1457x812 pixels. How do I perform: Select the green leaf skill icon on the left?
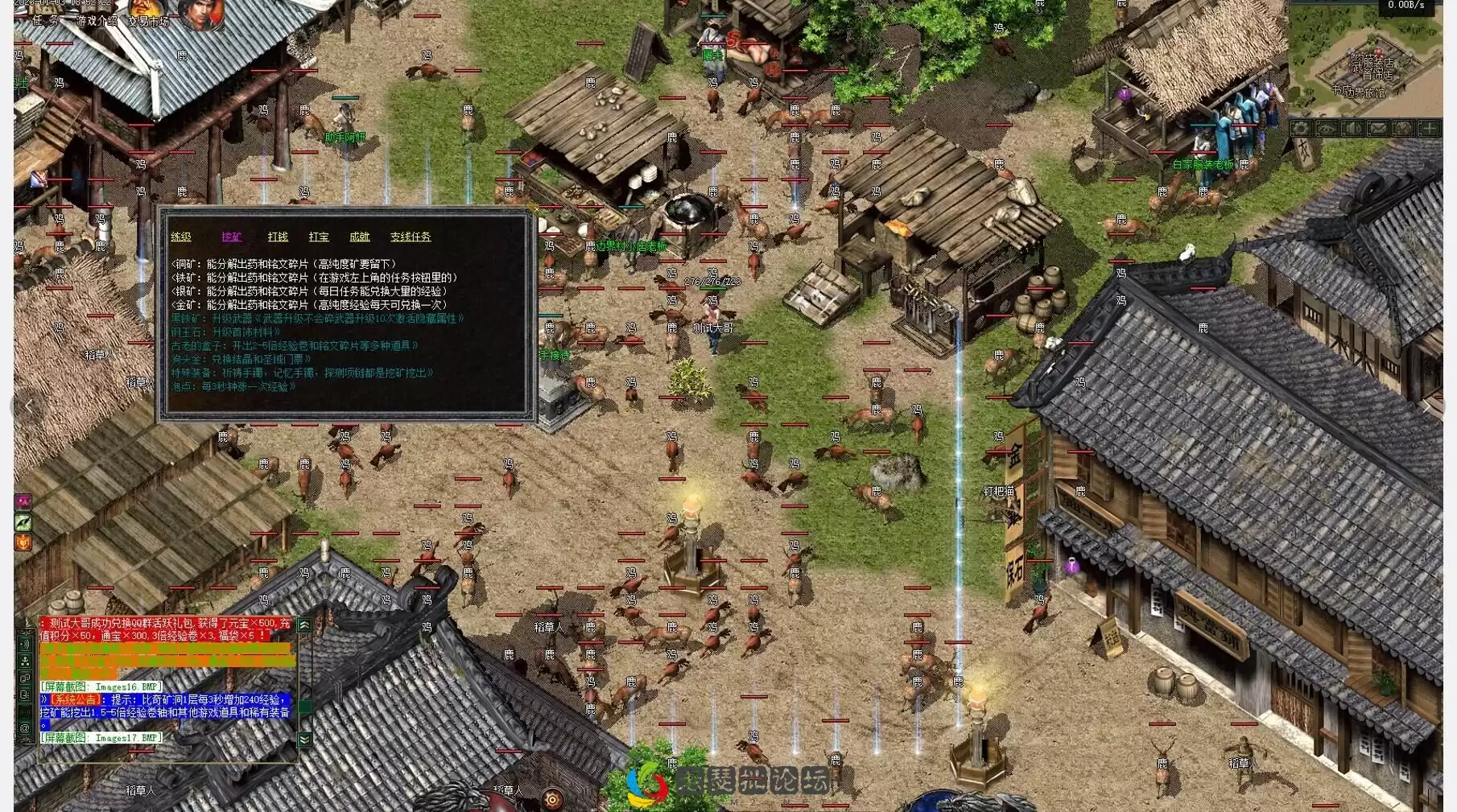pos(24,521)
